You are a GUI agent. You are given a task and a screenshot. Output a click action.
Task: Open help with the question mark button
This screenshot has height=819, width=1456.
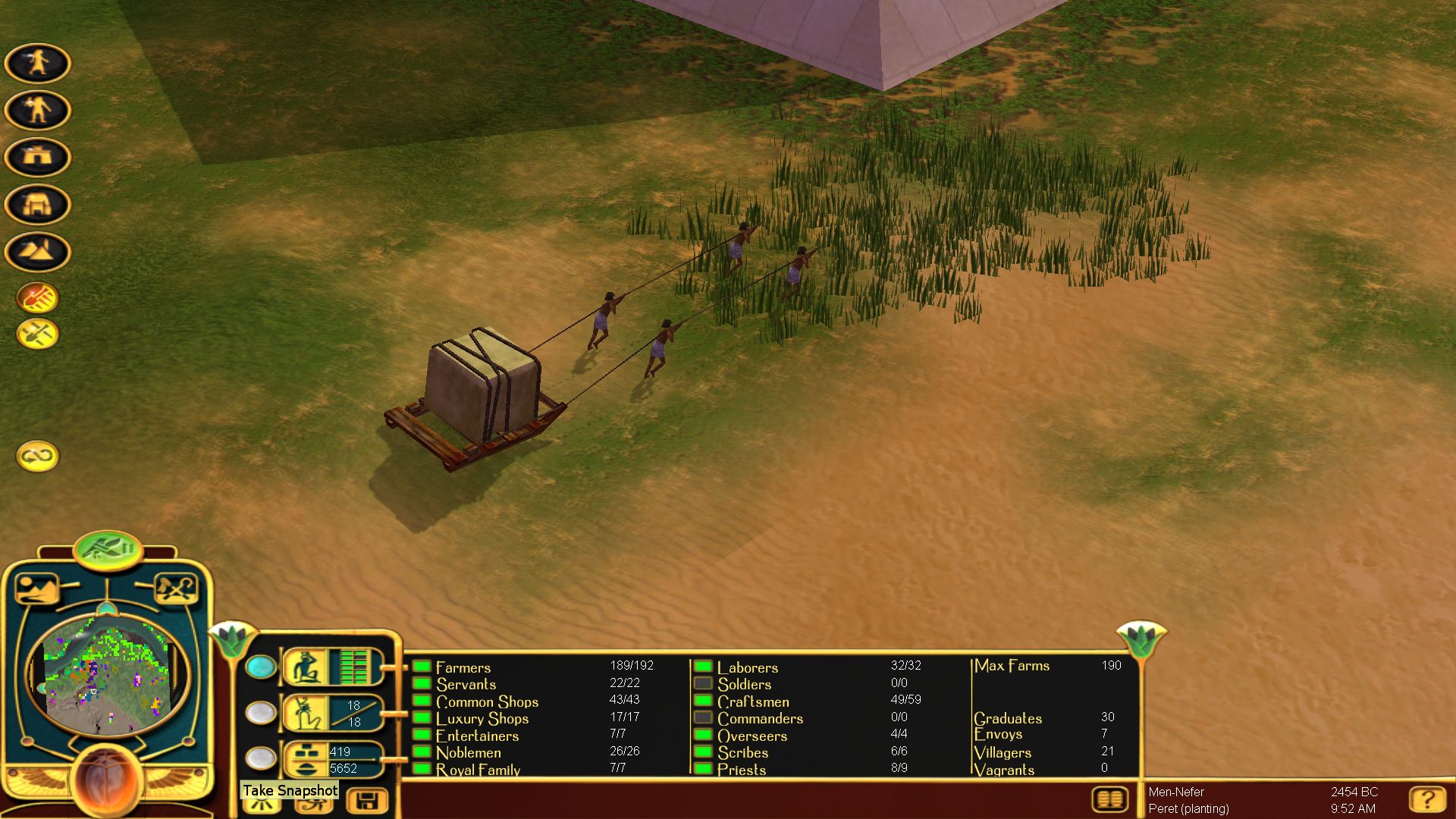click(1426, 799)
